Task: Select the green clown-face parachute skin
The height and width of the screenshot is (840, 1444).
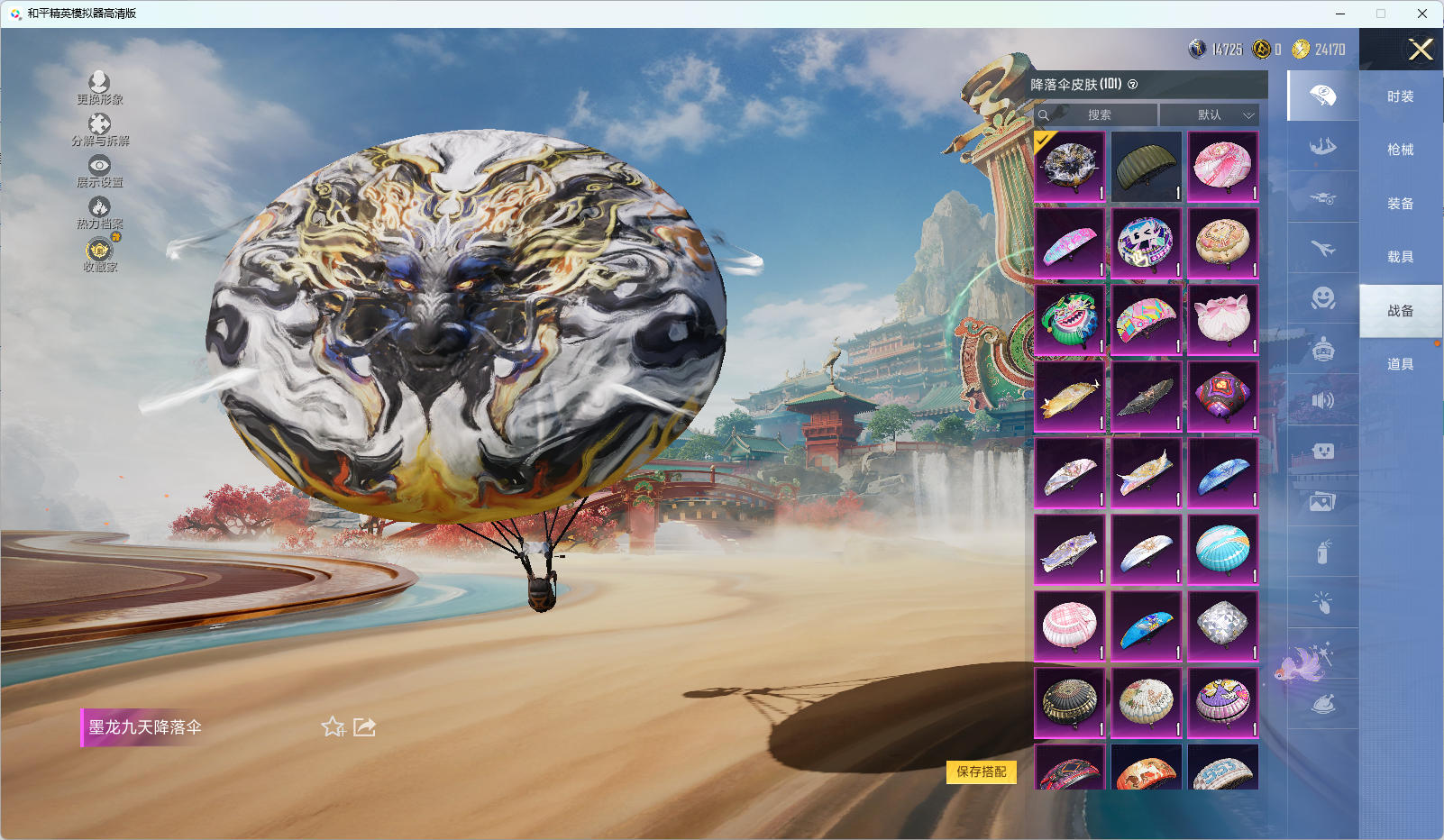Action: pyautogui.click(x=1069, y=320)
